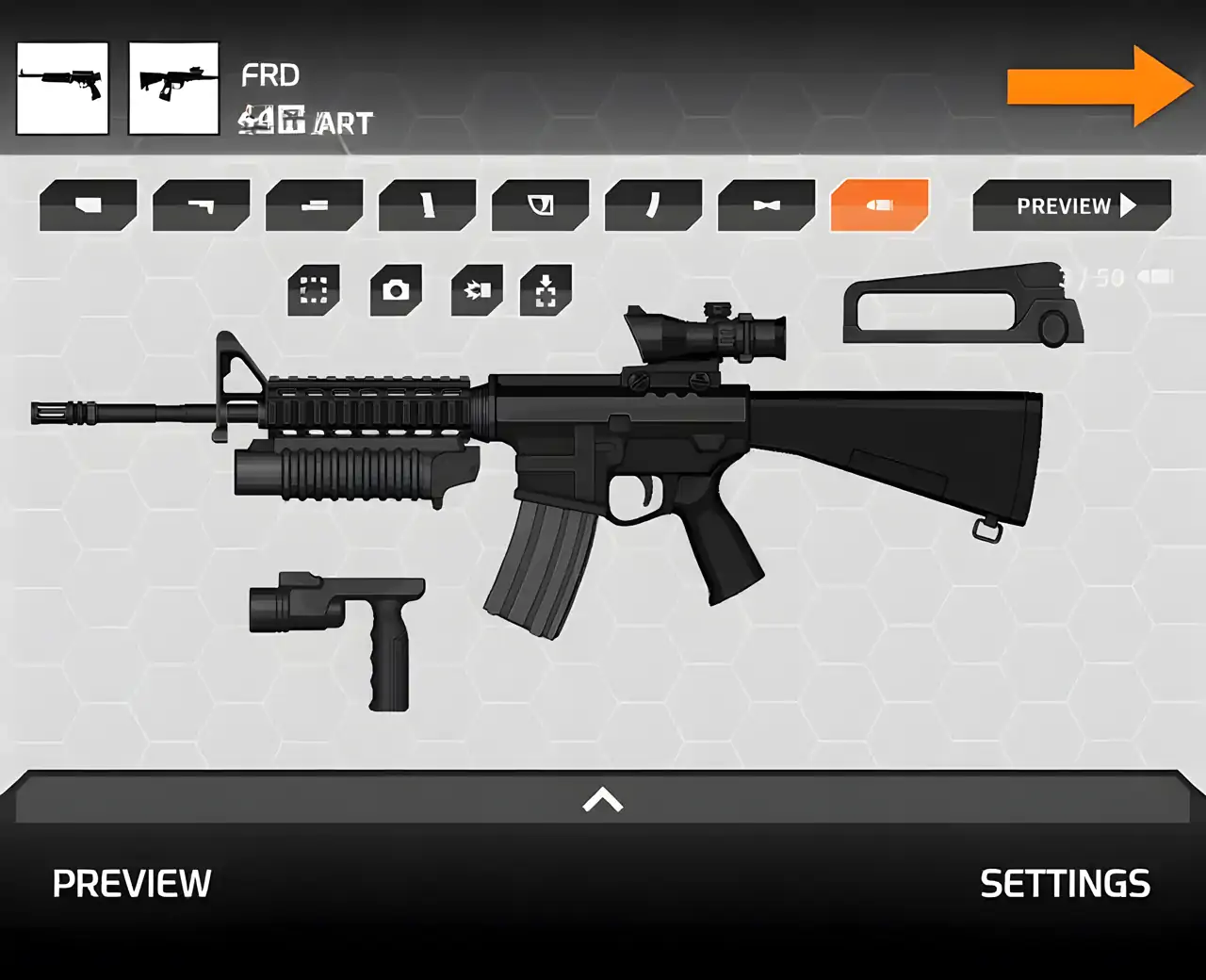This screenshot has height=980, width=1206.
Task: Select the first weapon thumbnail with suppressor
Action: (62, 88)
